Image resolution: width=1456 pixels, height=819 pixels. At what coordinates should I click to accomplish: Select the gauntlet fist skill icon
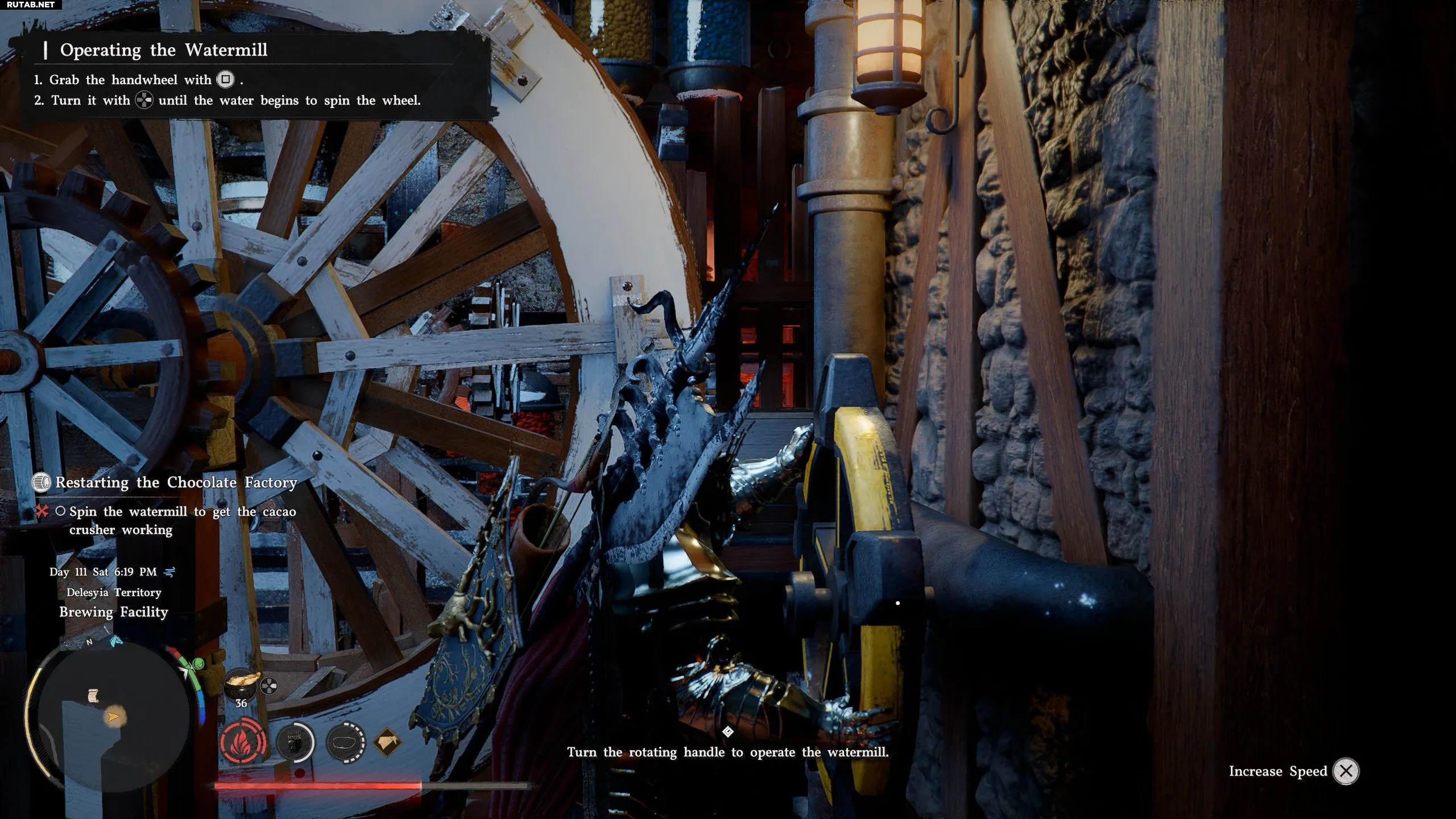(295, 743)
